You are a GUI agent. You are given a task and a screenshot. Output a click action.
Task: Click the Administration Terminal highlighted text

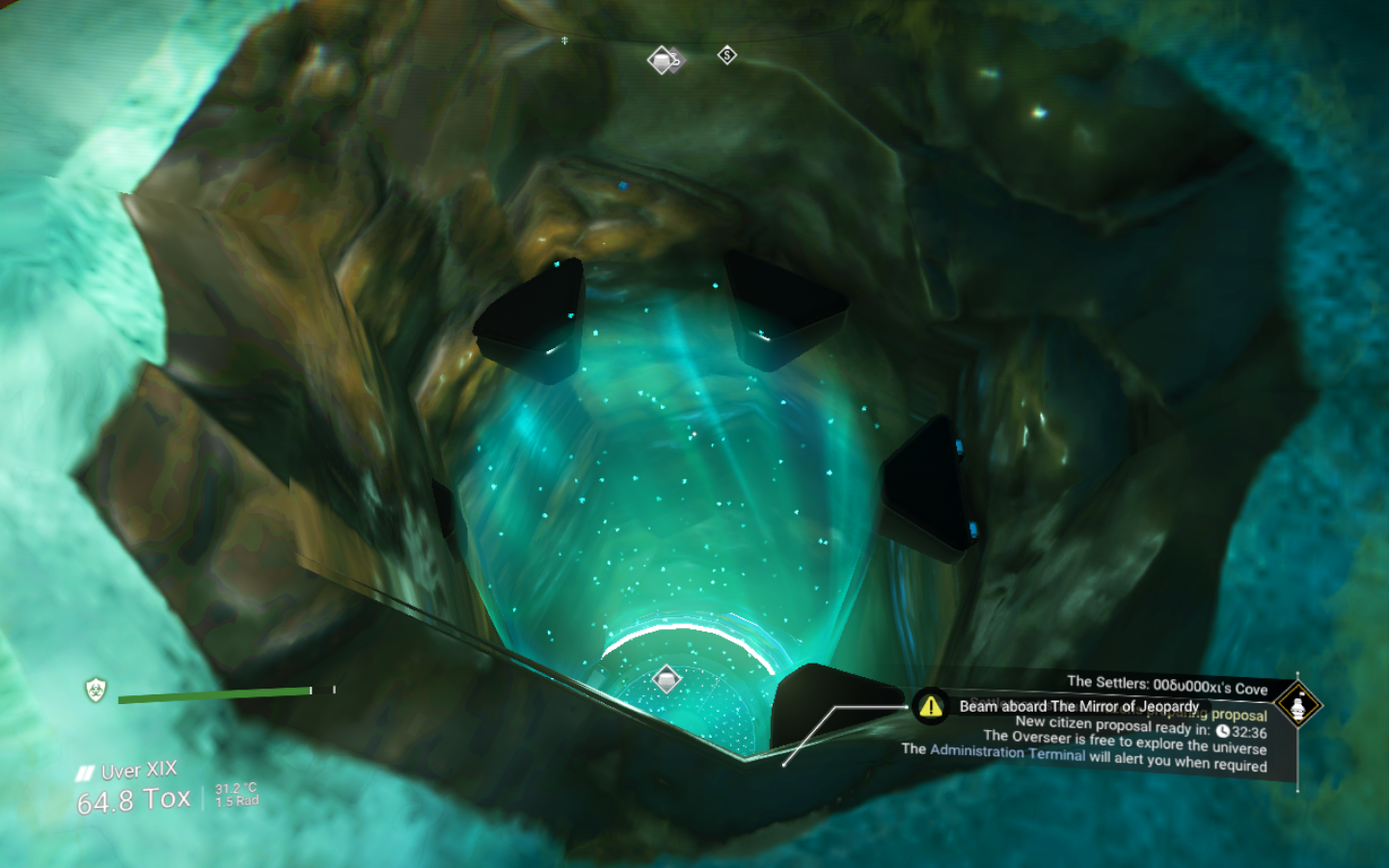point(1007,752)
